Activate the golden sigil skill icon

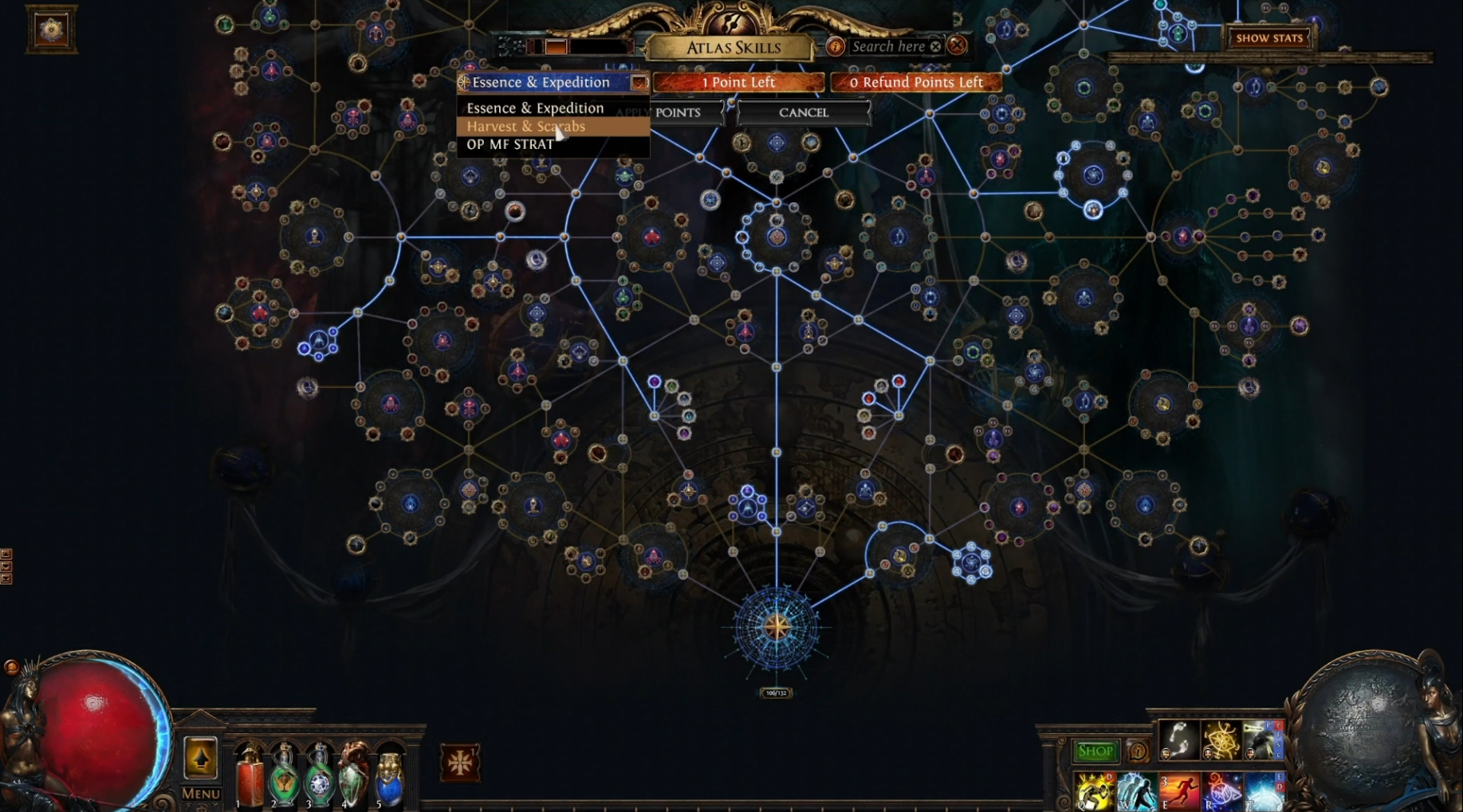(1220, 739)
